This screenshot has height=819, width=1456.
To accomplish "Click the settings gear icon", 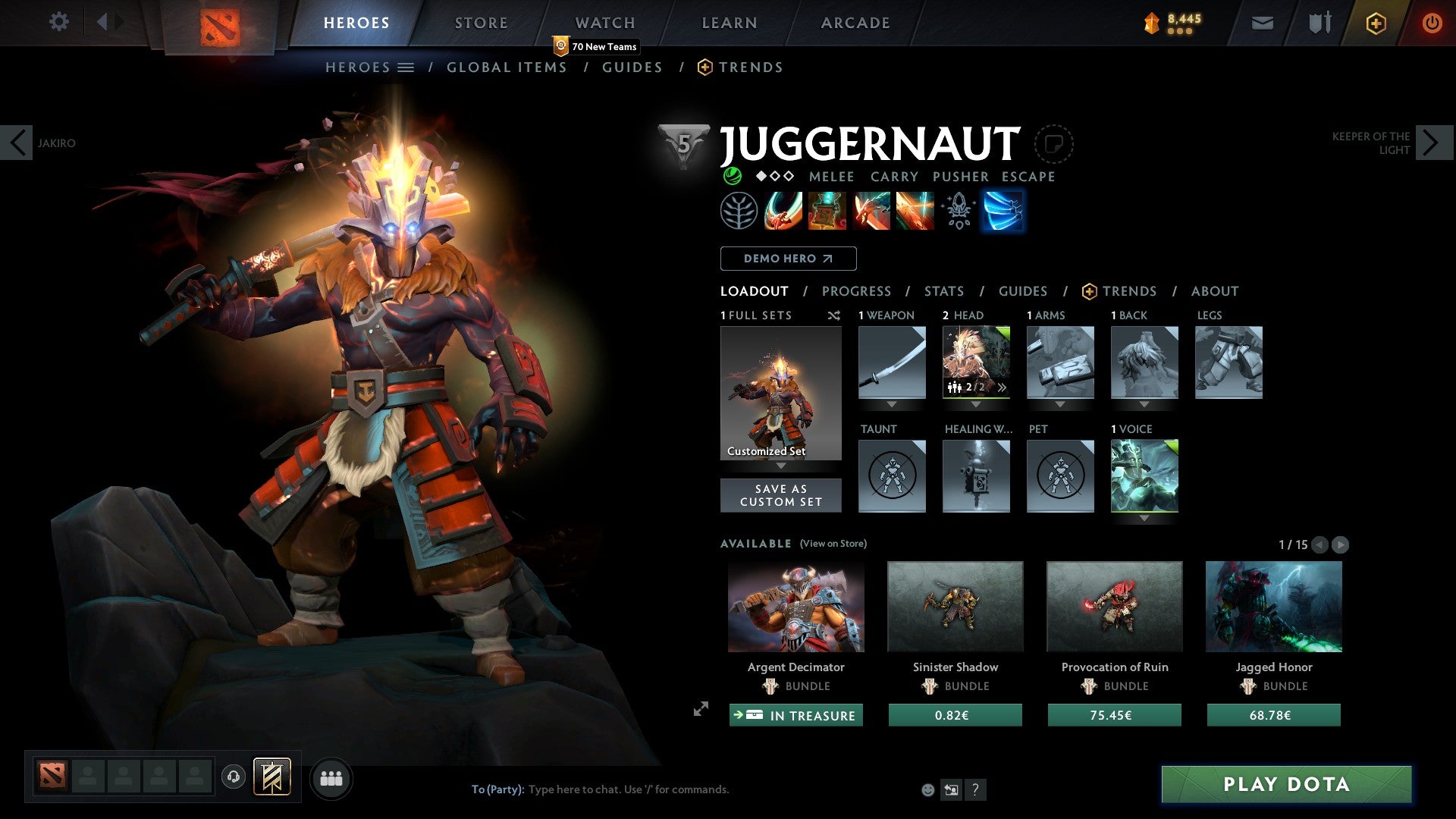I will tap(59, 22).
